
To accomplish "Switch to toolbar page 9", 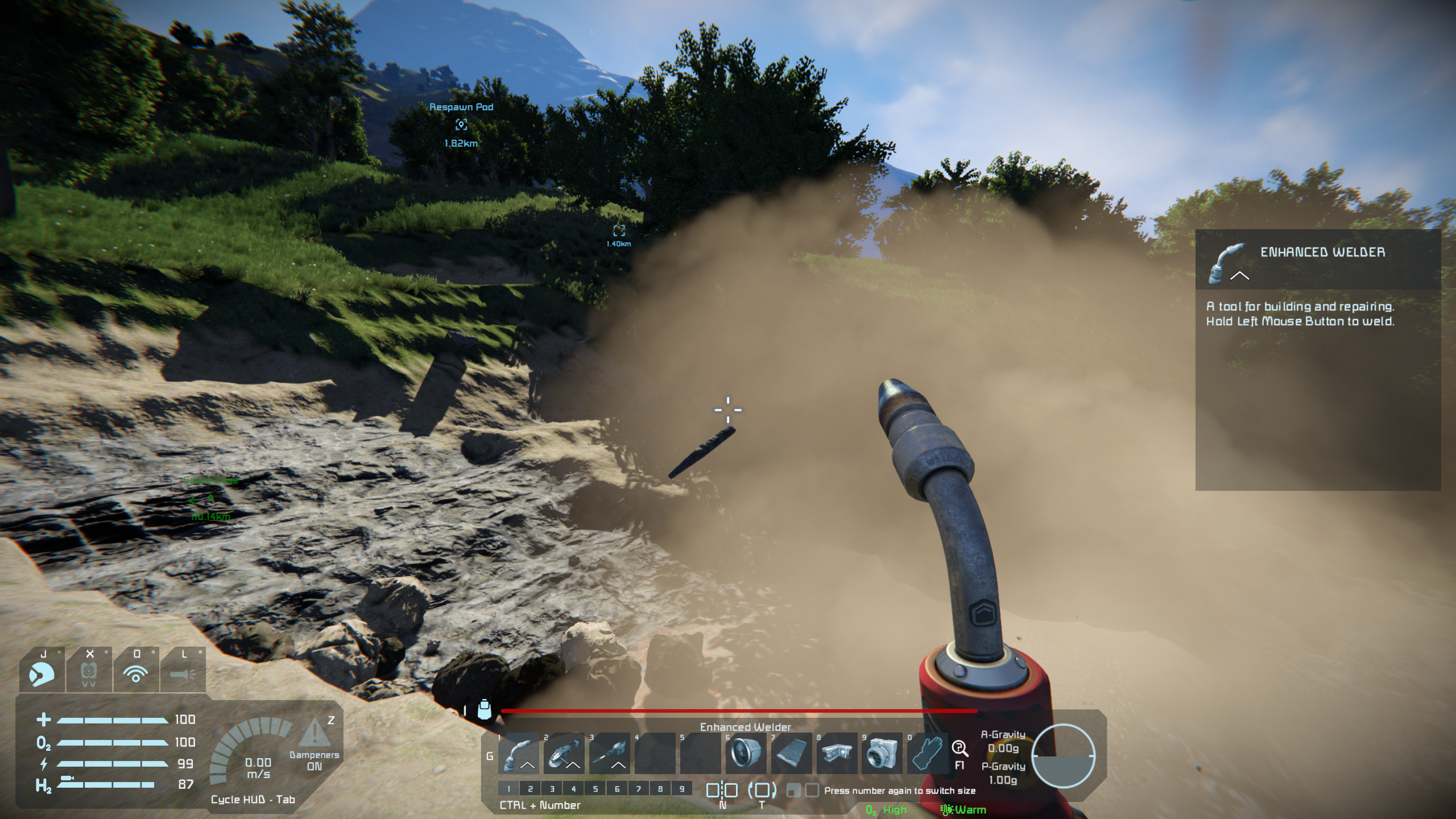I will pos(681,789).
